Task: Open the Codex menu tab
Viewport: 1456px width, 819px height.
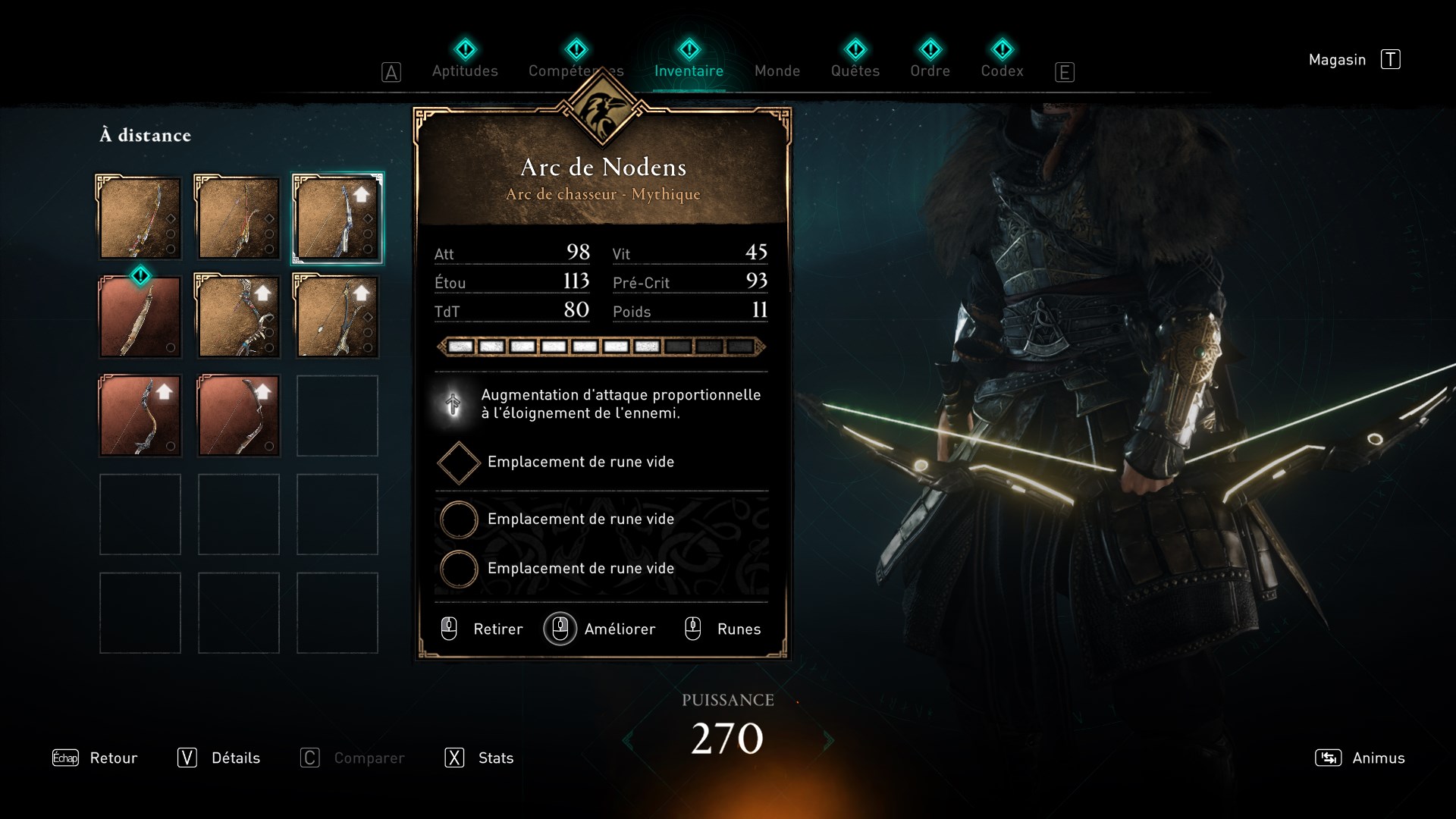Action: (1002, 71)
